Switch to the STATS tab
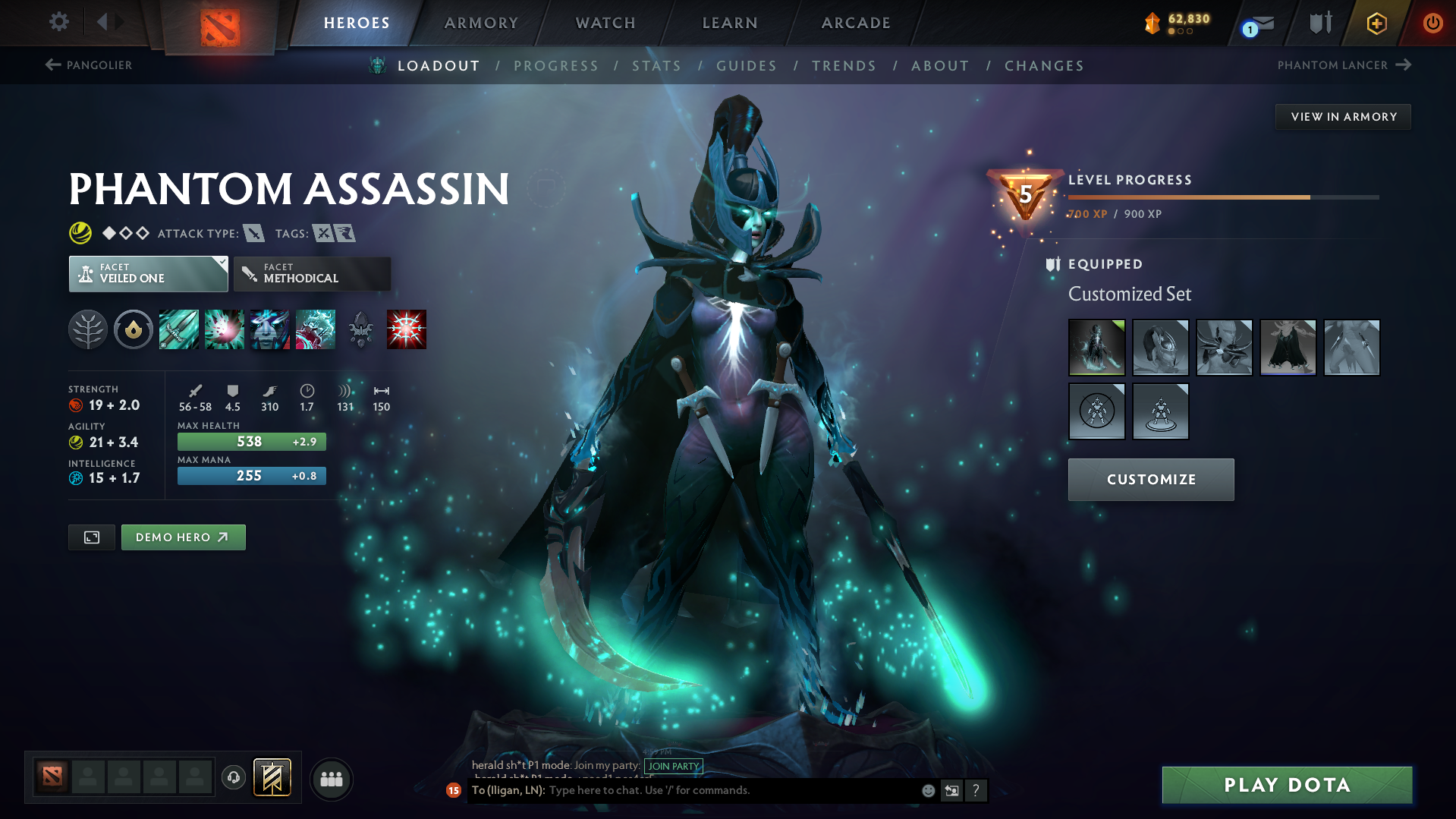The width and height of the screenshot is (1456, 819). [x=656, y=65]
